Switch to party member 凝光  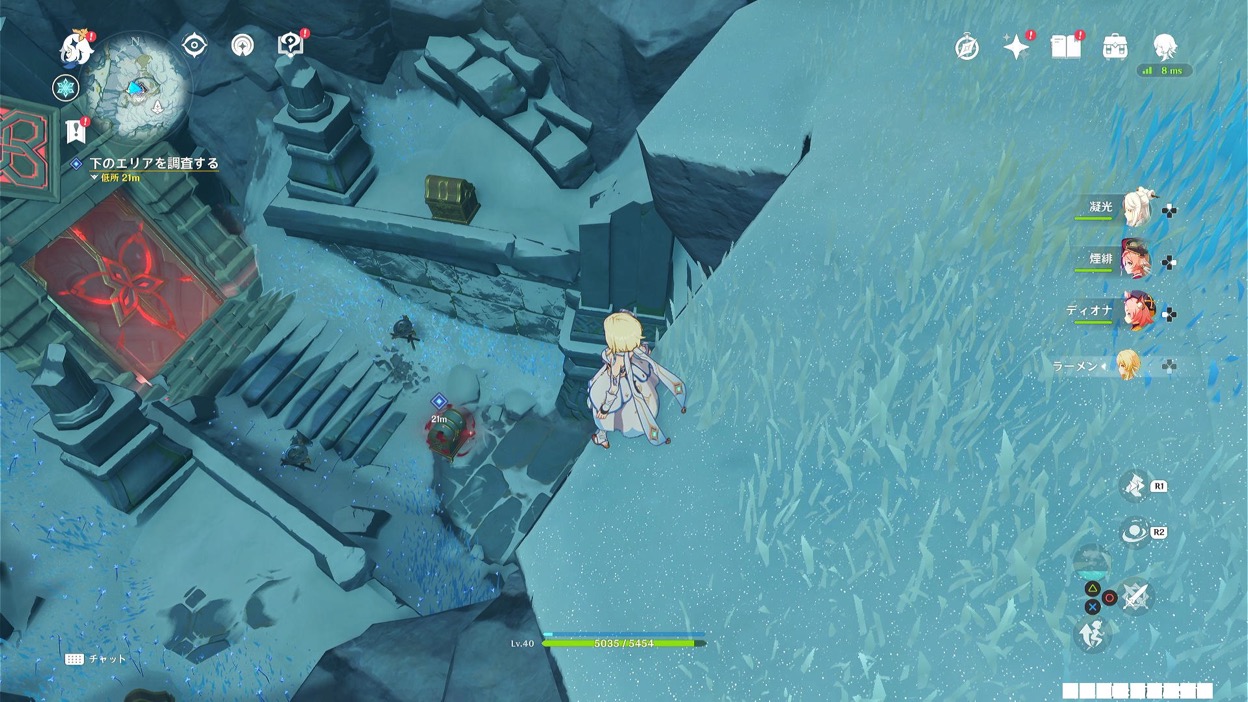pyautogui.click(x=1136, y=208)
